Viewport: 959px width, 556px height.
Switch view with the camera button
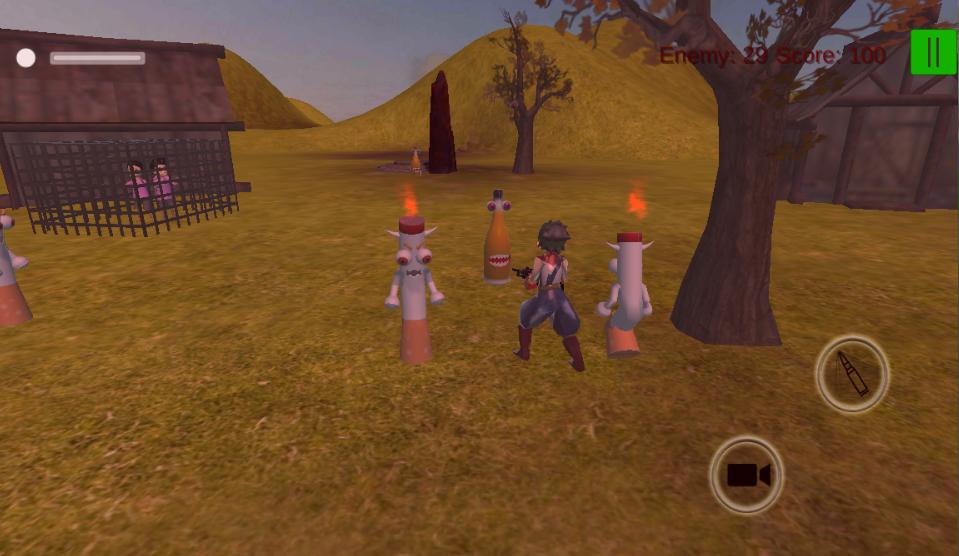(746, 475)
